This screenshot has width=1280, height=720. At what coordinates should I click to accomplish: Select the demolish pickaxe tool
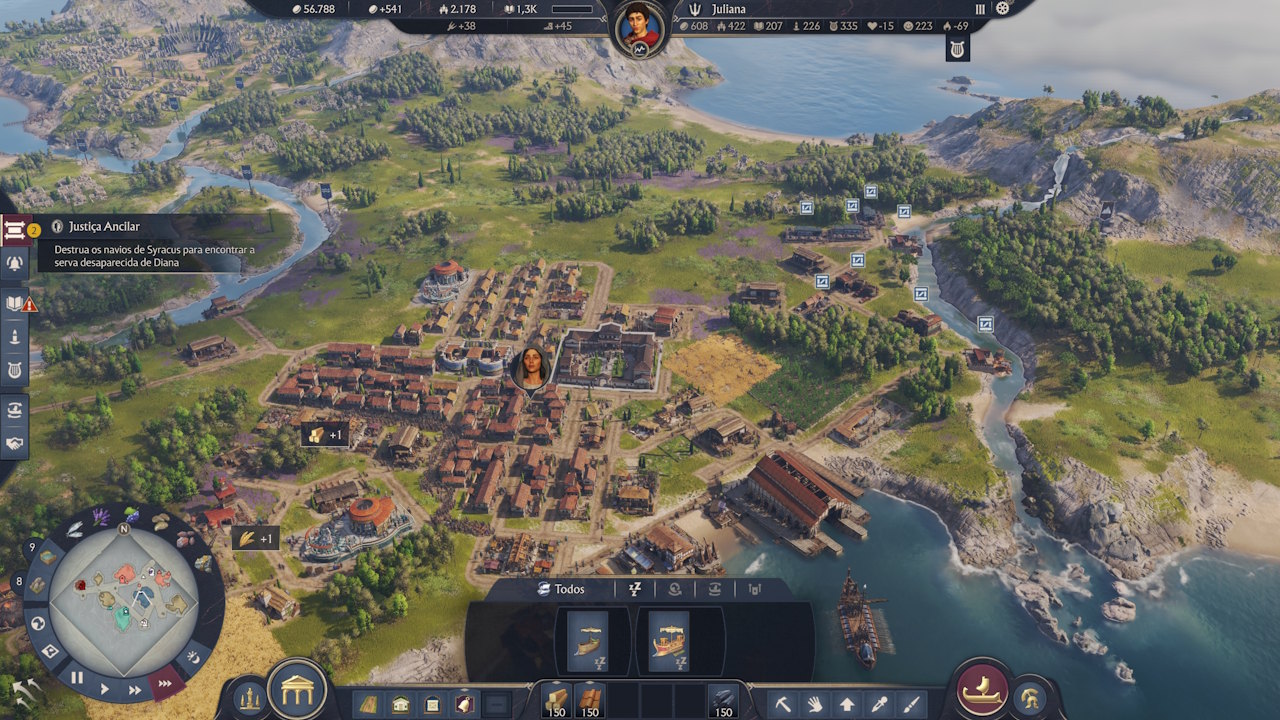pos(784,705)
